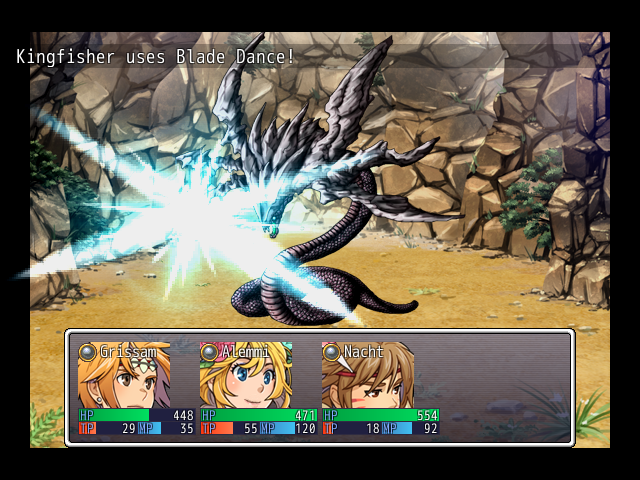Choose Alemmi in the party panel
This screenshot has width=640, height=480.
pyautogui.click(x=246, y=378)
